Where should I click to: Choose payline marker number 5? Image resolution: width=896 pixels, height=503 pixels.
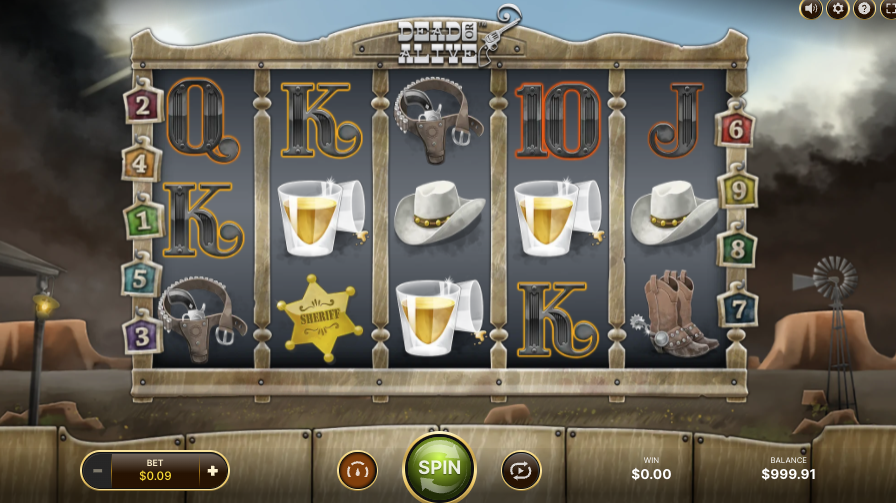141,277
